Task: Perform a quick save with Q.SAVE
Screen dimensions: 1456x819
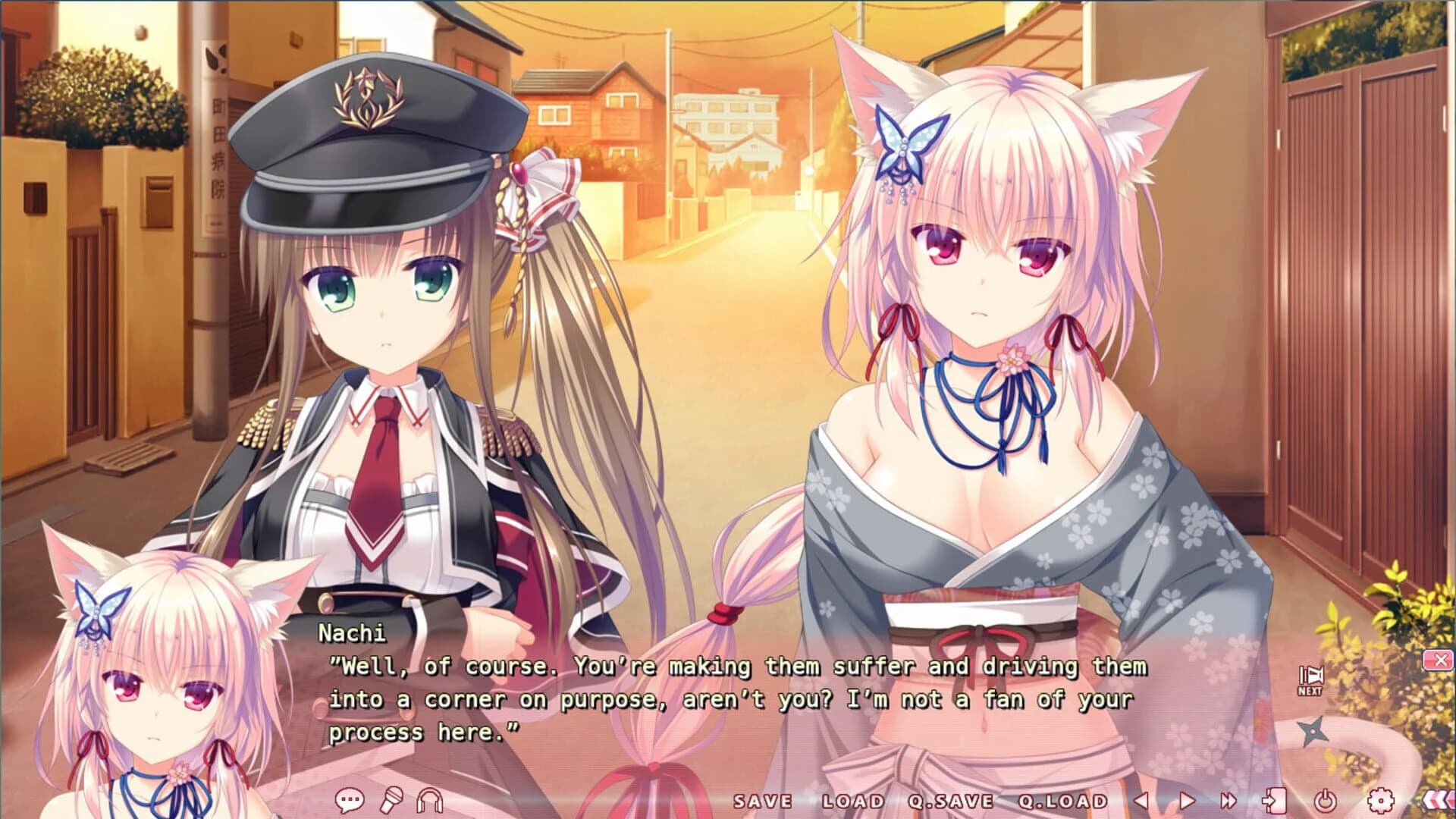Action: tap(950, 799)
